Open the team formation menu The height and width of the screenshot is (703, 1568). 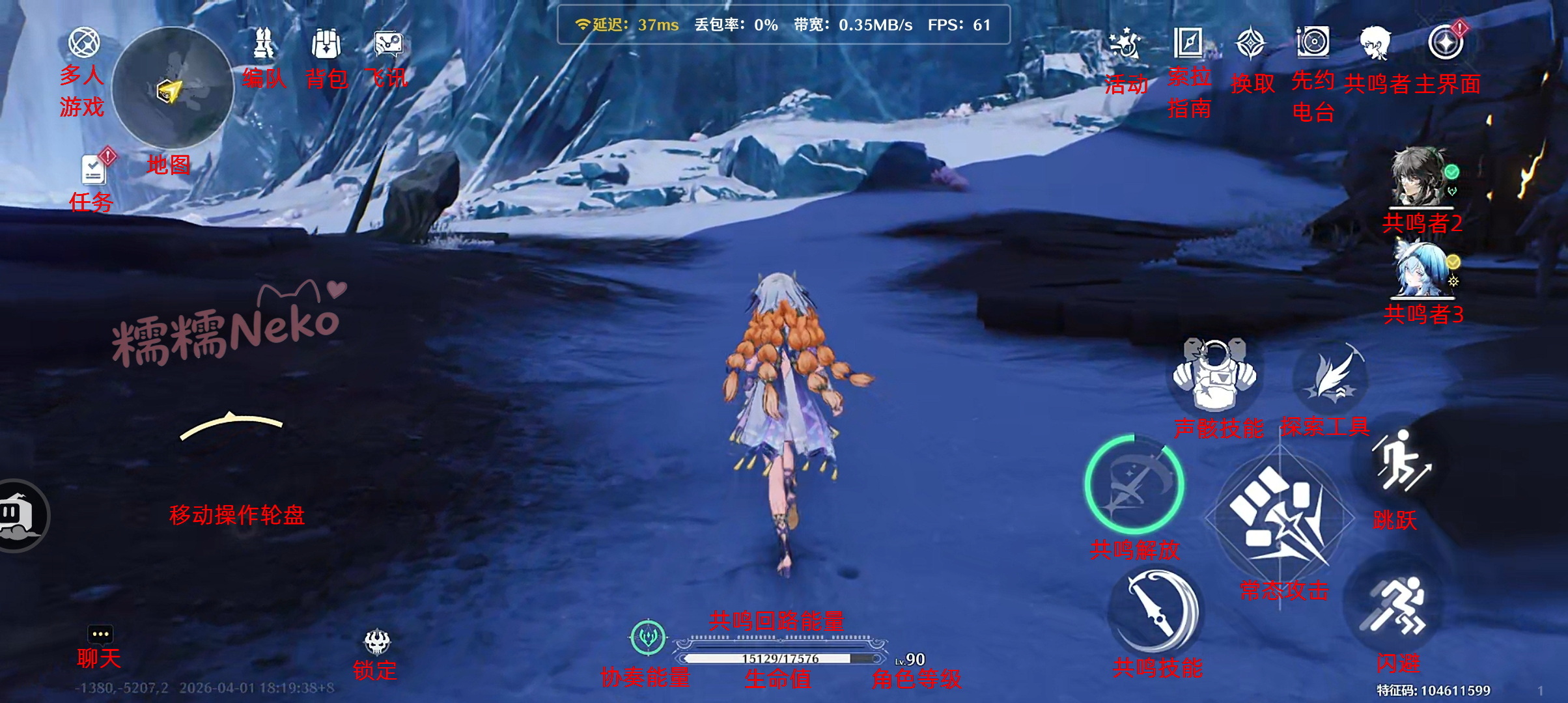[x=263, y=44]
